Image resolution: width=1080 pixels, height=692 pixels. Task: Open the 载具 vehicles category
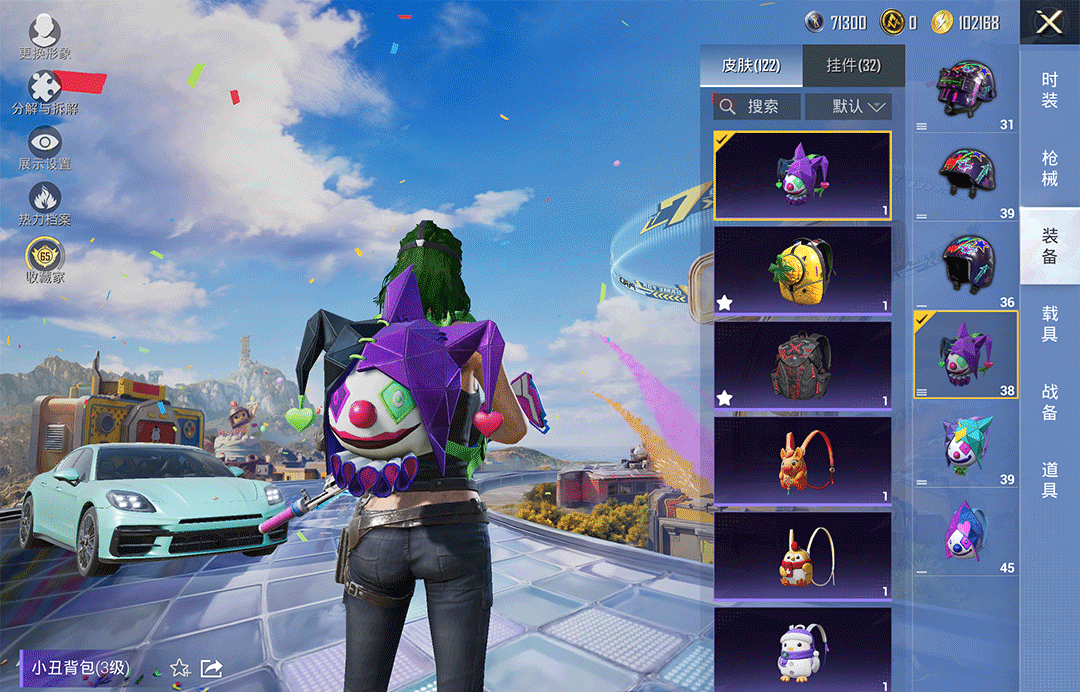pyautogui.click(x=1049, y=324)
